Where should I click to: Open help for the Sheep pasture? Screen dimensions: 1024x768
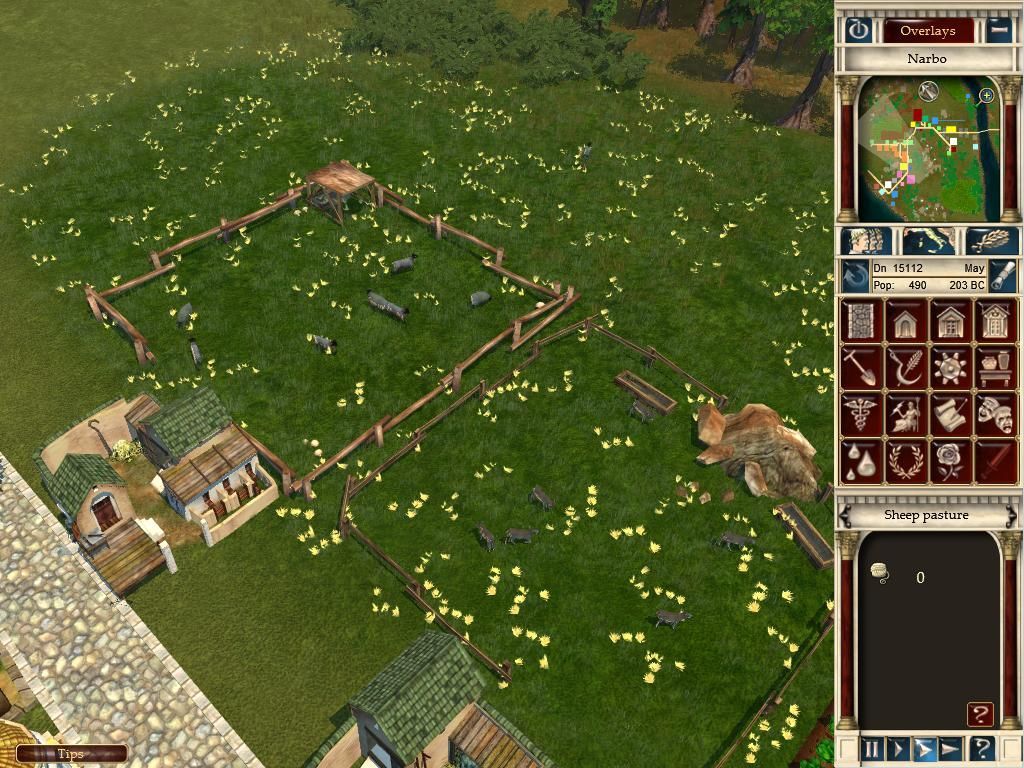[x=980, y=714]
